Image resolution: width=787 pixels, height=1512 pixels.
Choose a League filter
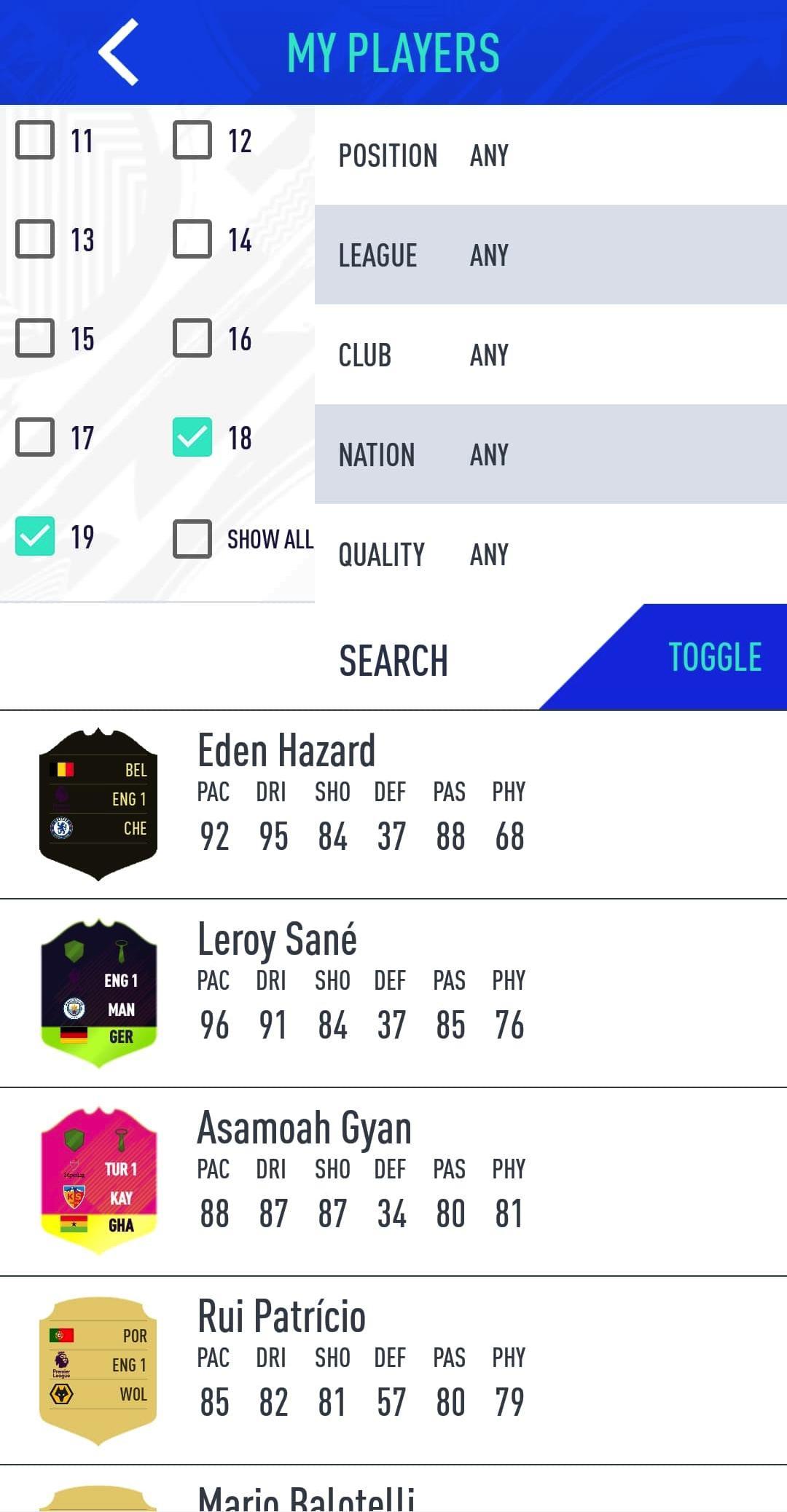pyautogui.click(x=550, y=255)
